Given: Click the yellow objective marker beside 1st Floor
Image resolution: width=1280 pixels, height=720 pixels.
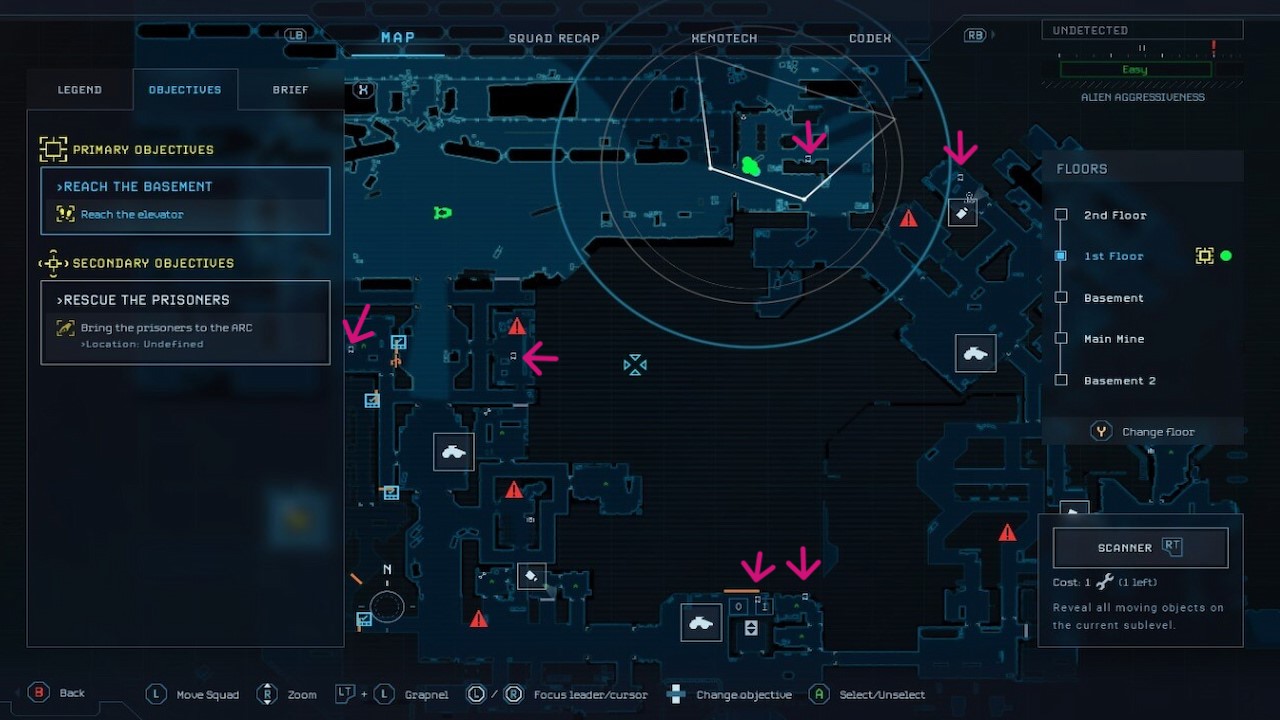Looking at the screenshot, I should pos(1205,255).
